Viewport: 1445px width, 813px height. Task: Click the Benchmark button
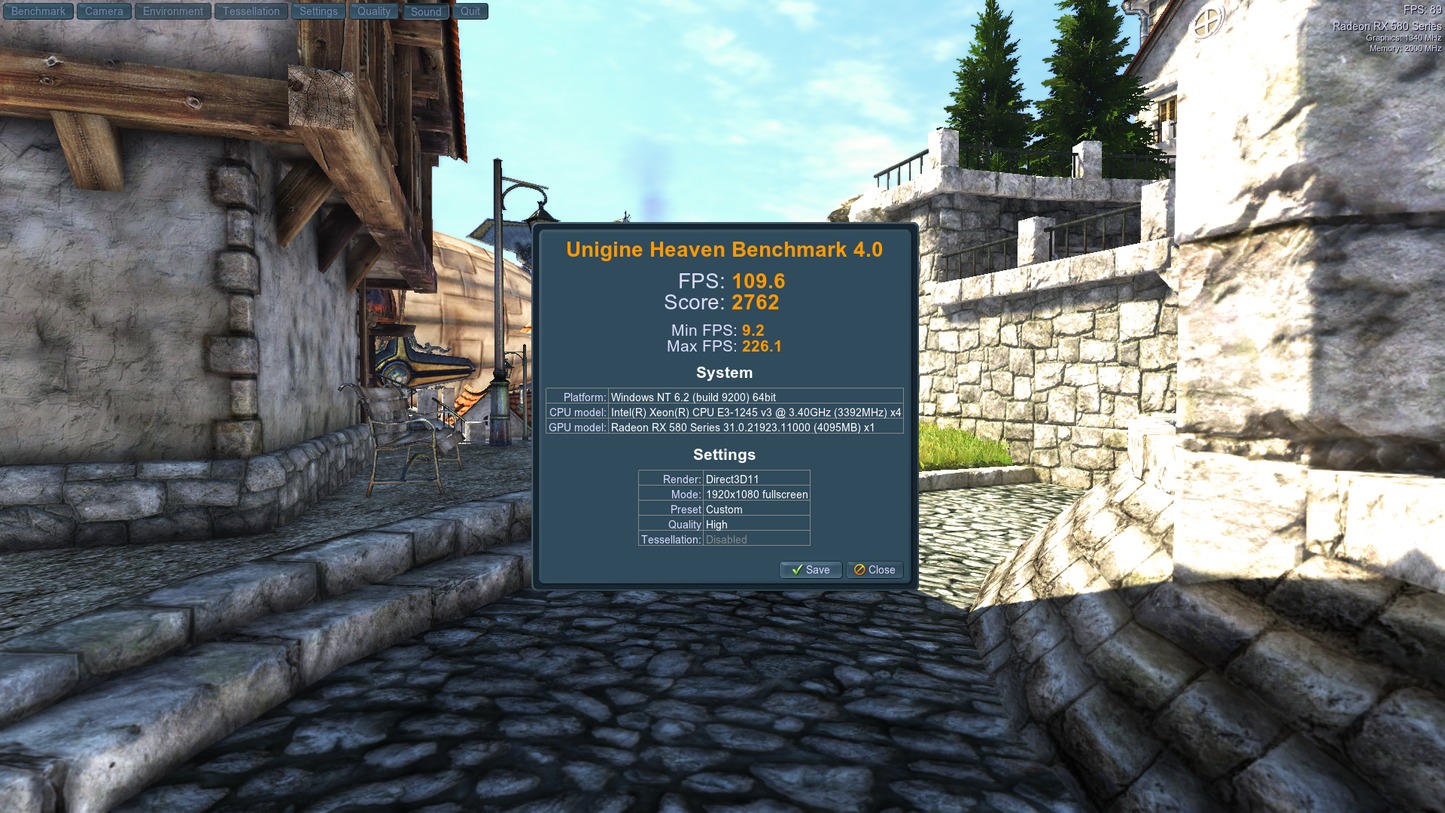pos(38,12)
